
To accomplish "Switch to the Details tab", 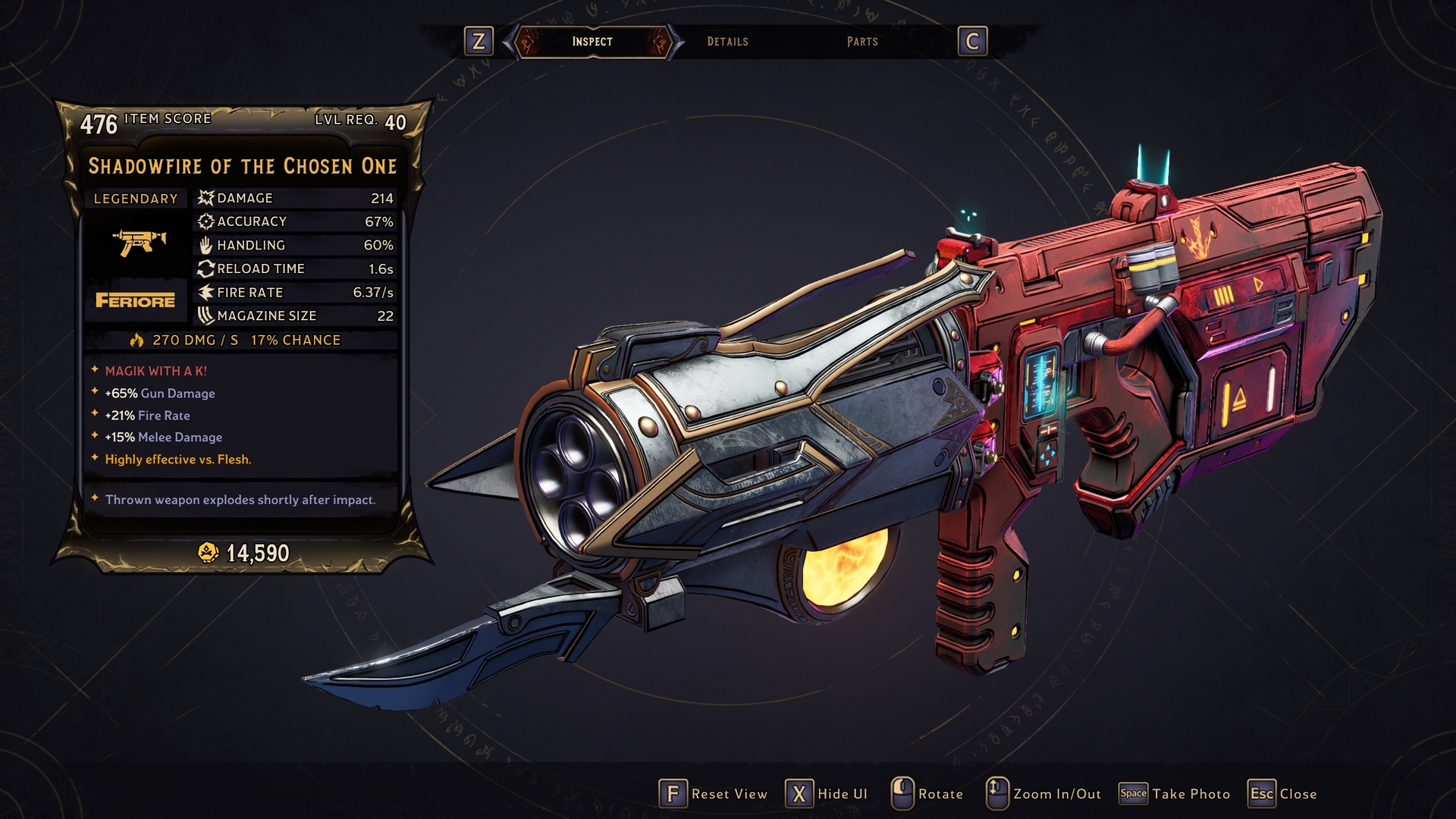I will pos(727,42).
